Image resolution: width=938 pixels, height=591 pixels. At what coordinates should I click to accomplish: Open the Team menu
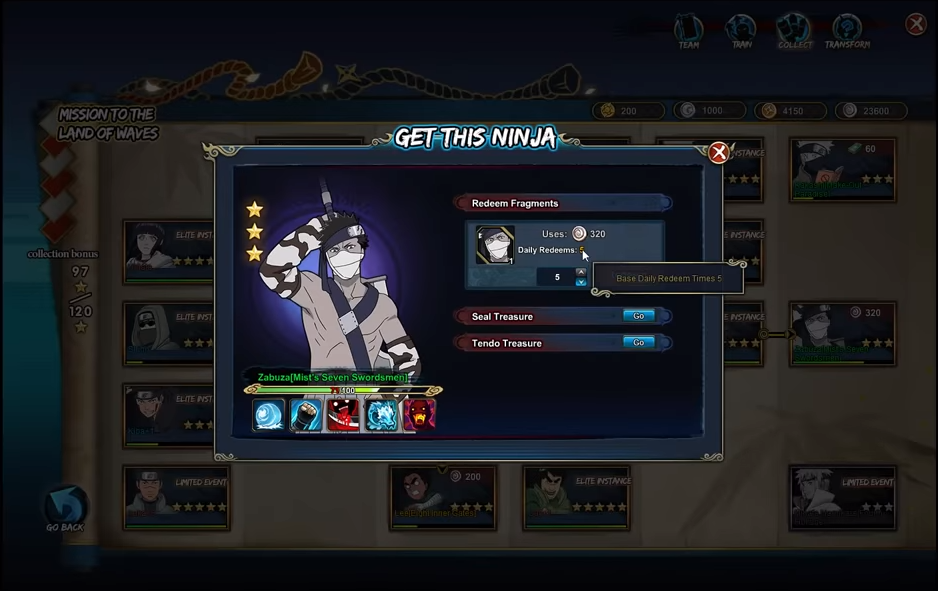point(689,31)
